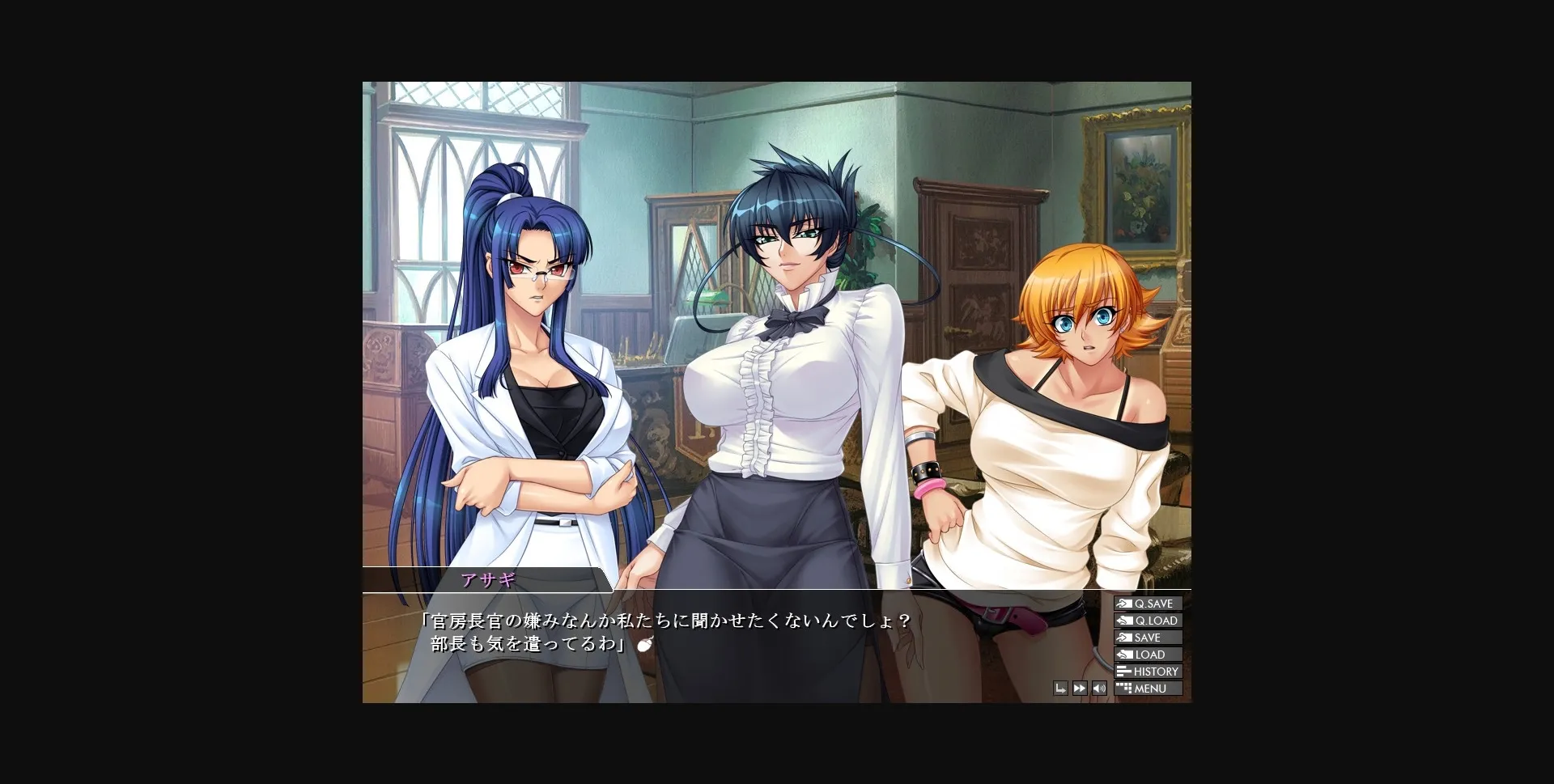Open the MENU screen
The height and width of the screenshot is (784, 1554).
pyautogui.click(x=1149, y=688)
